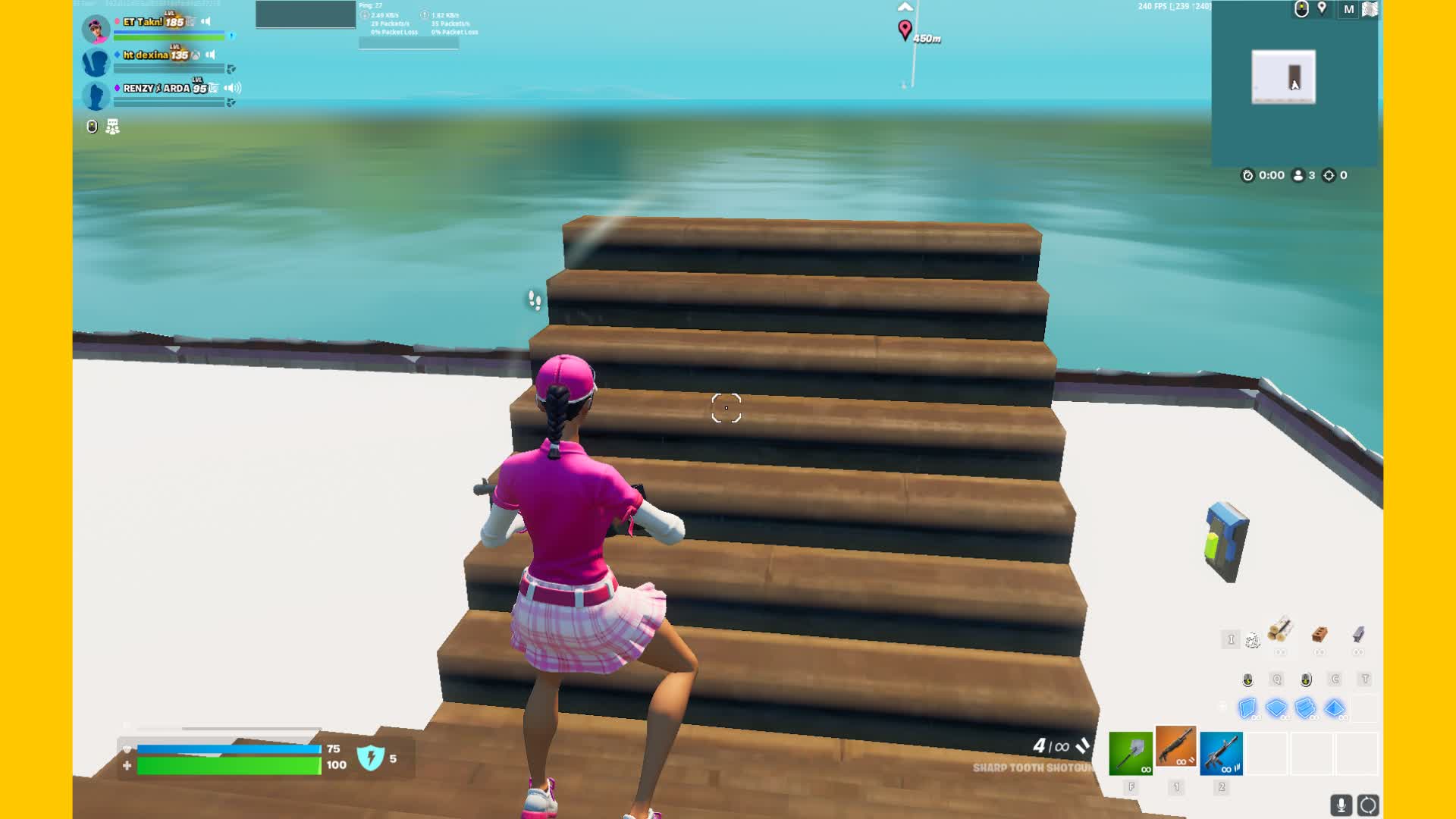Mute RENZY ARDA's speaker icon

[230, 88]
